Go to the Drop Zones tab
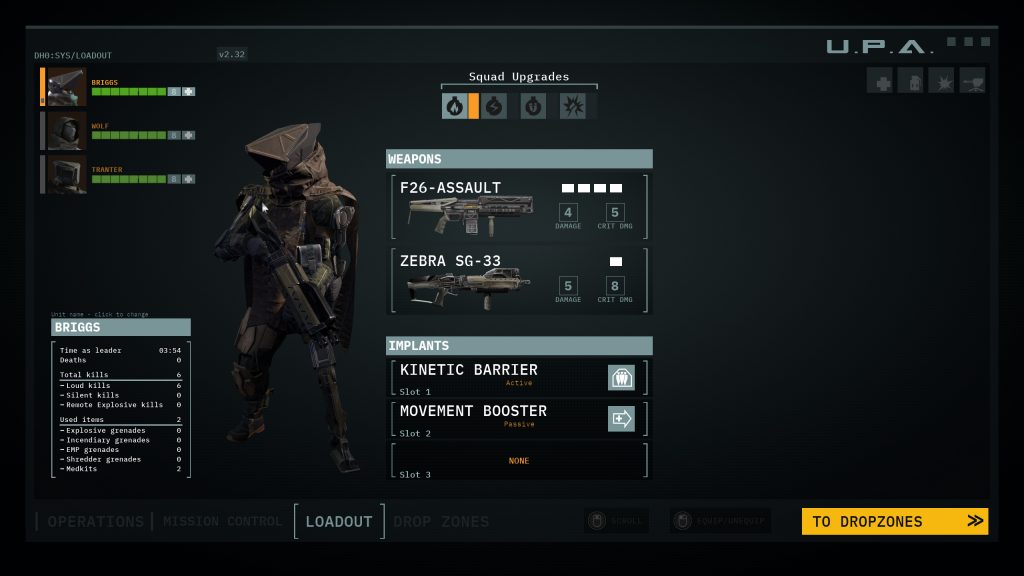Image resolution: width=1024 pixels, height=576 pixels. click(441, 521)
